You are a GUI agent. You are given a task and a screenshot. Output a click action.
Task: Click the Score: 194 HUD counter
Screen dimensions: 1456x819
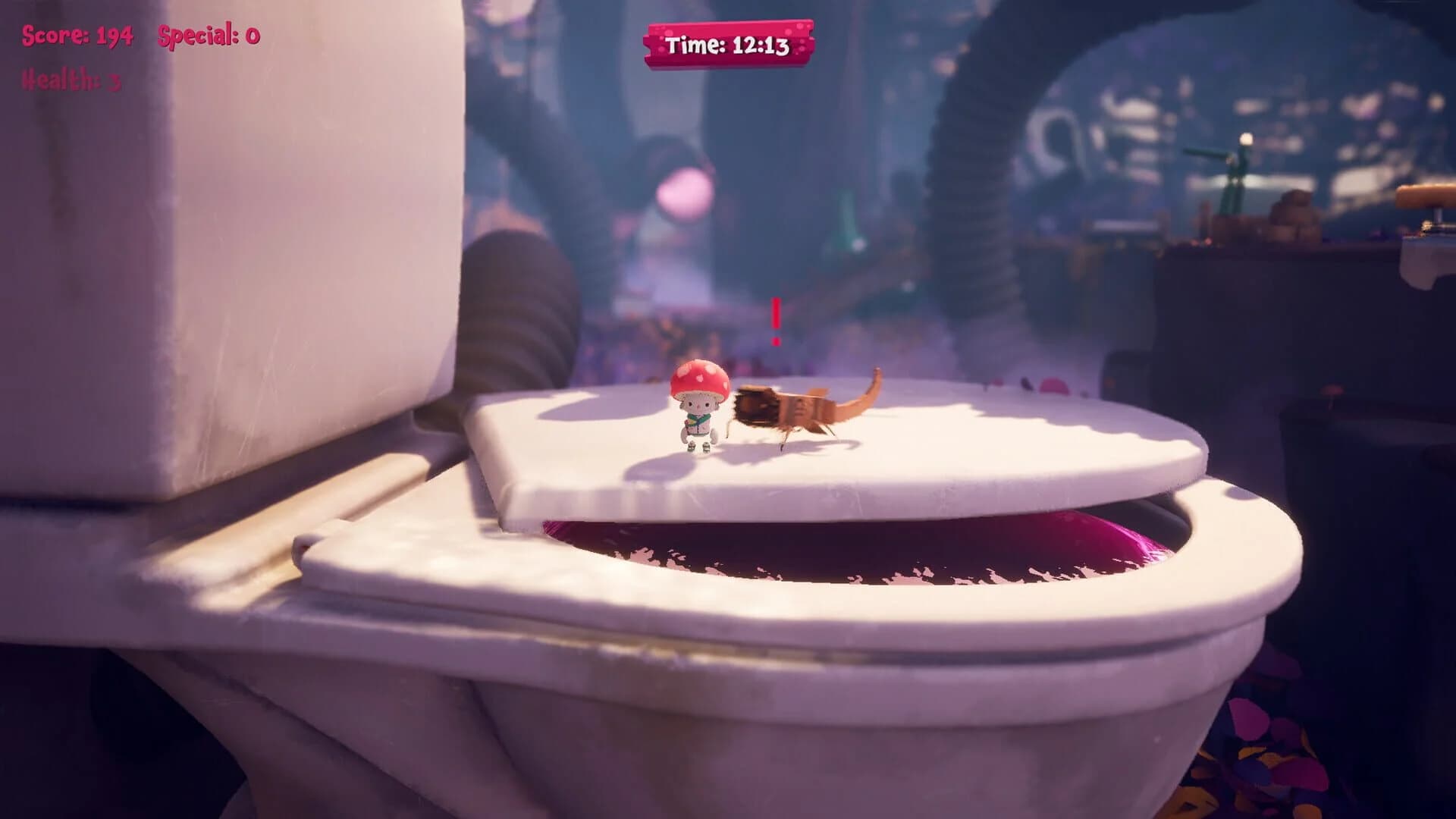(x=76, y=34)
